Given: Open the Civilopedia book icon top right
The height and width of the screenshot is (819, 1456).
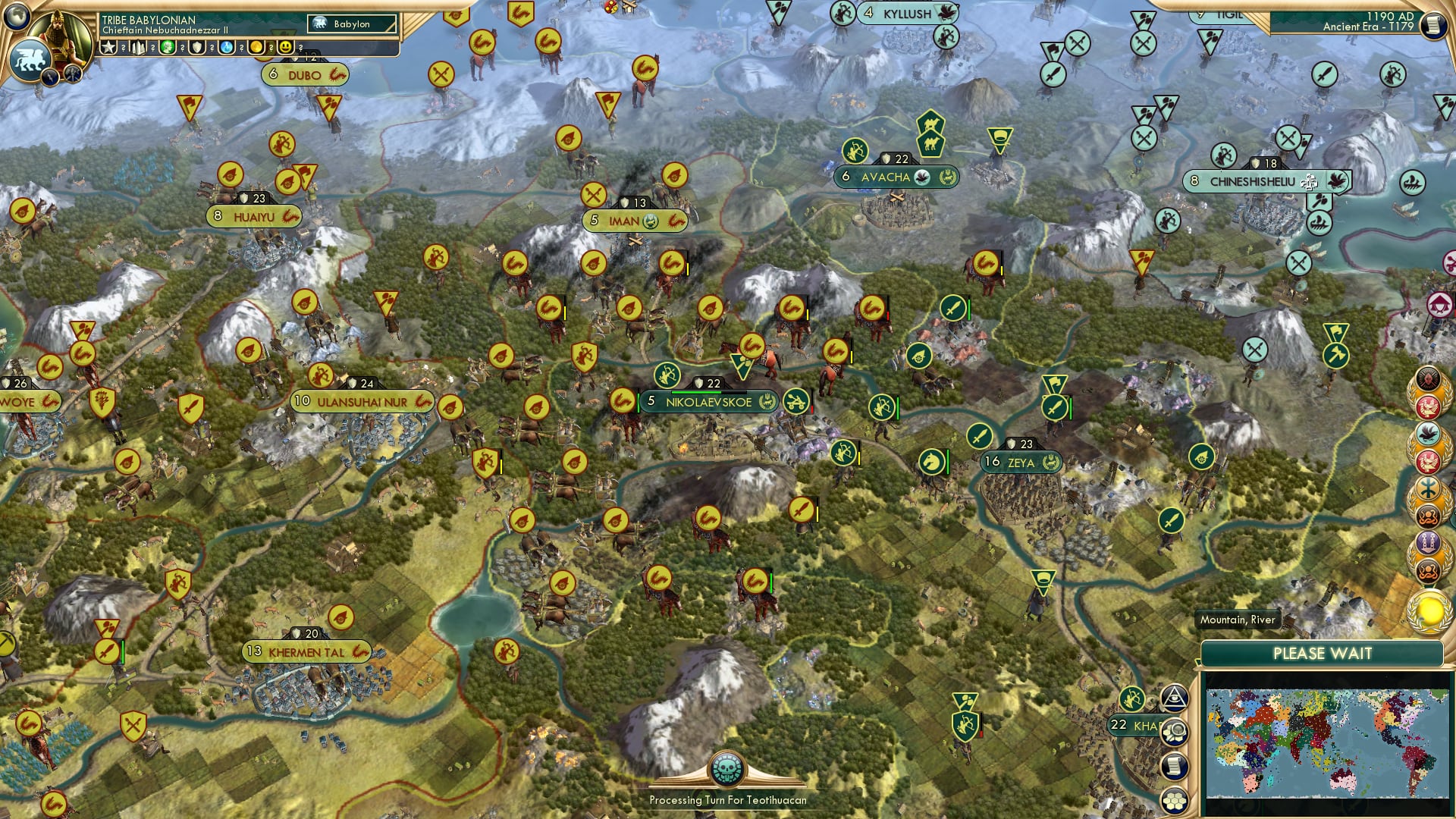Looking at the screenshot, I should [x=1434, y=26].
